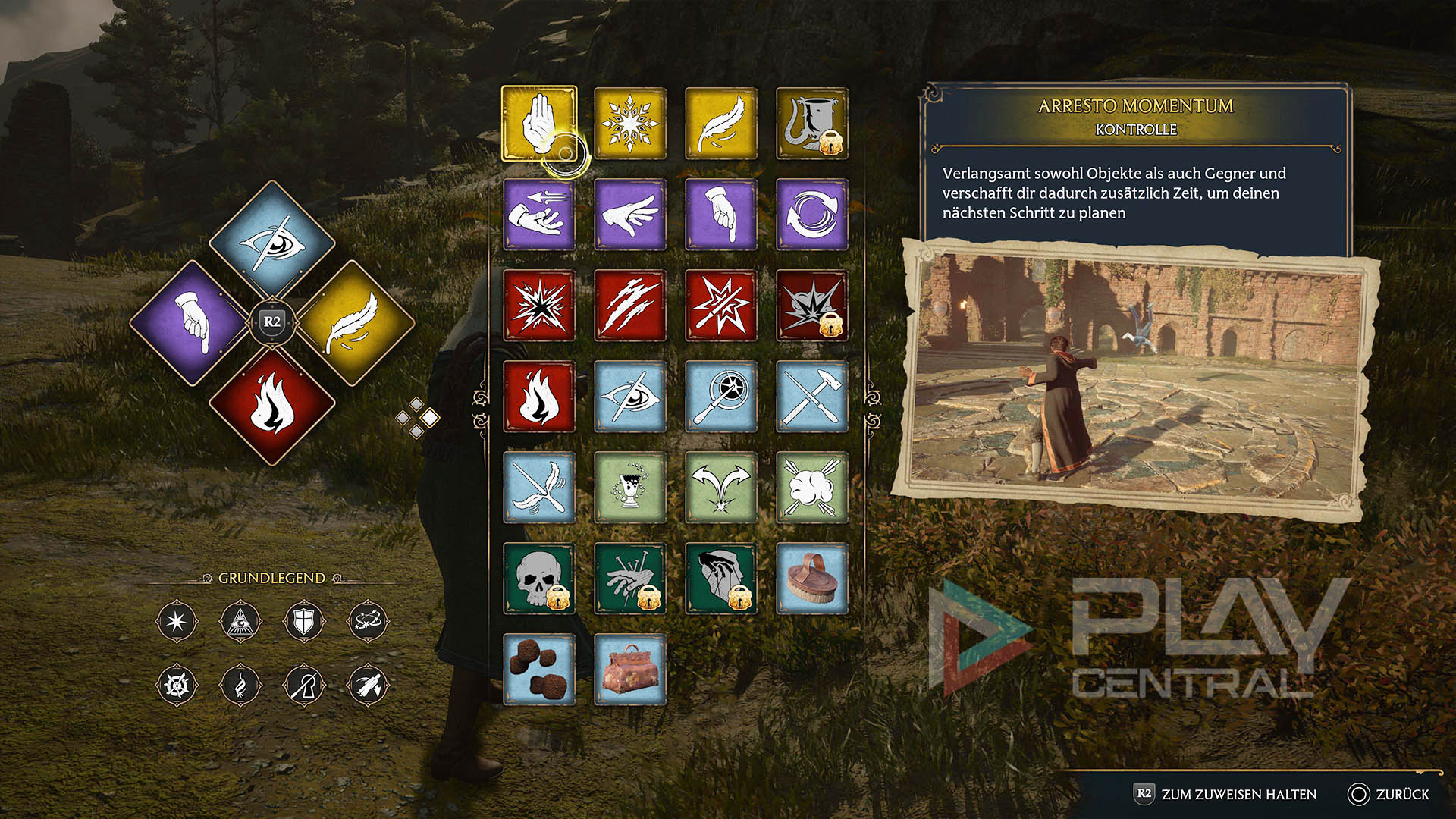Screen dimensions: 1456x819
Task: Select the purple Accio summoning hand spell
Action: (x=538, y=214)
